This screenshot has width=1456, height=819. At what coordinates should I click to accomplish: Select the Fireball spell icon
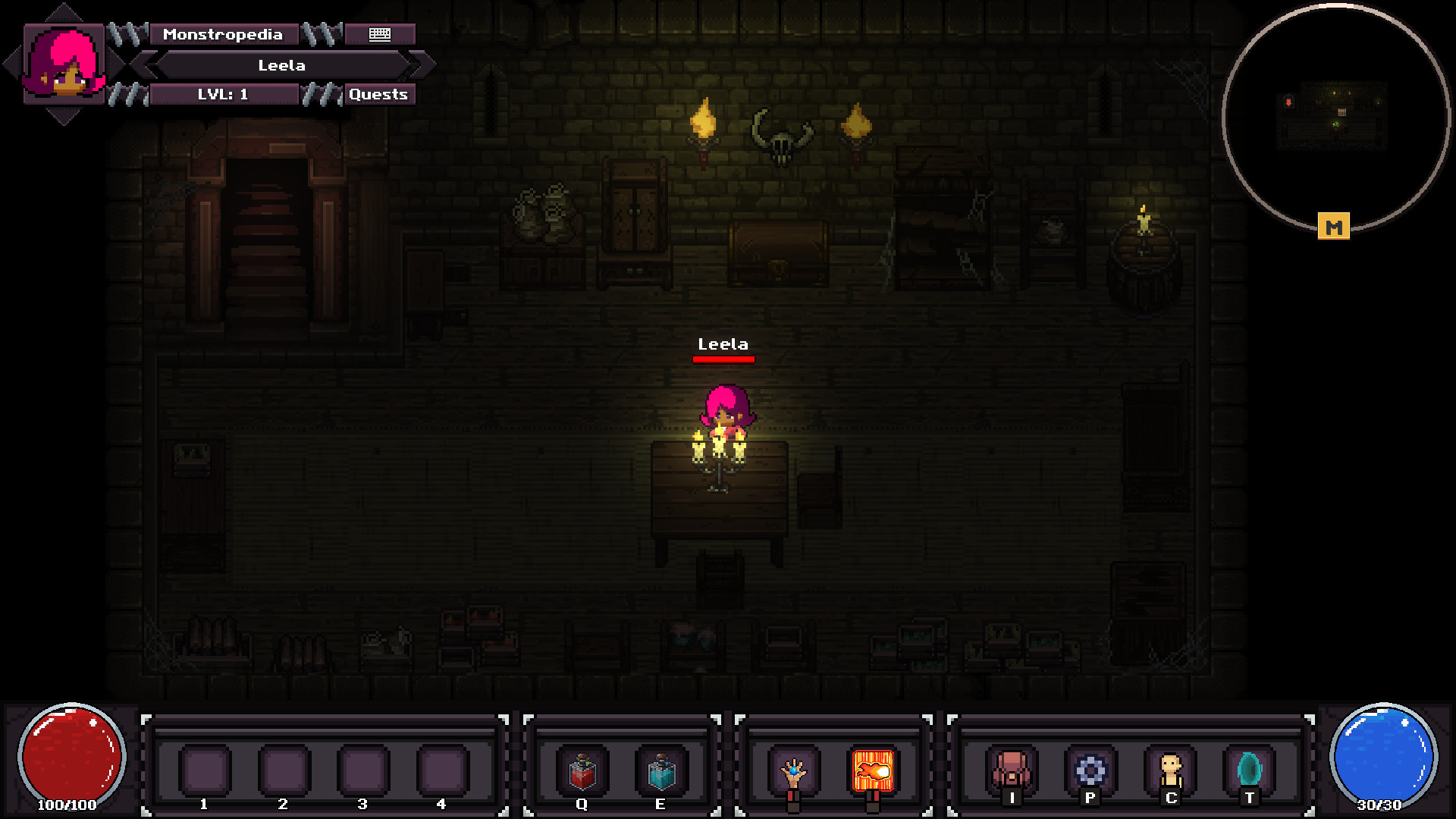(874, 770)
